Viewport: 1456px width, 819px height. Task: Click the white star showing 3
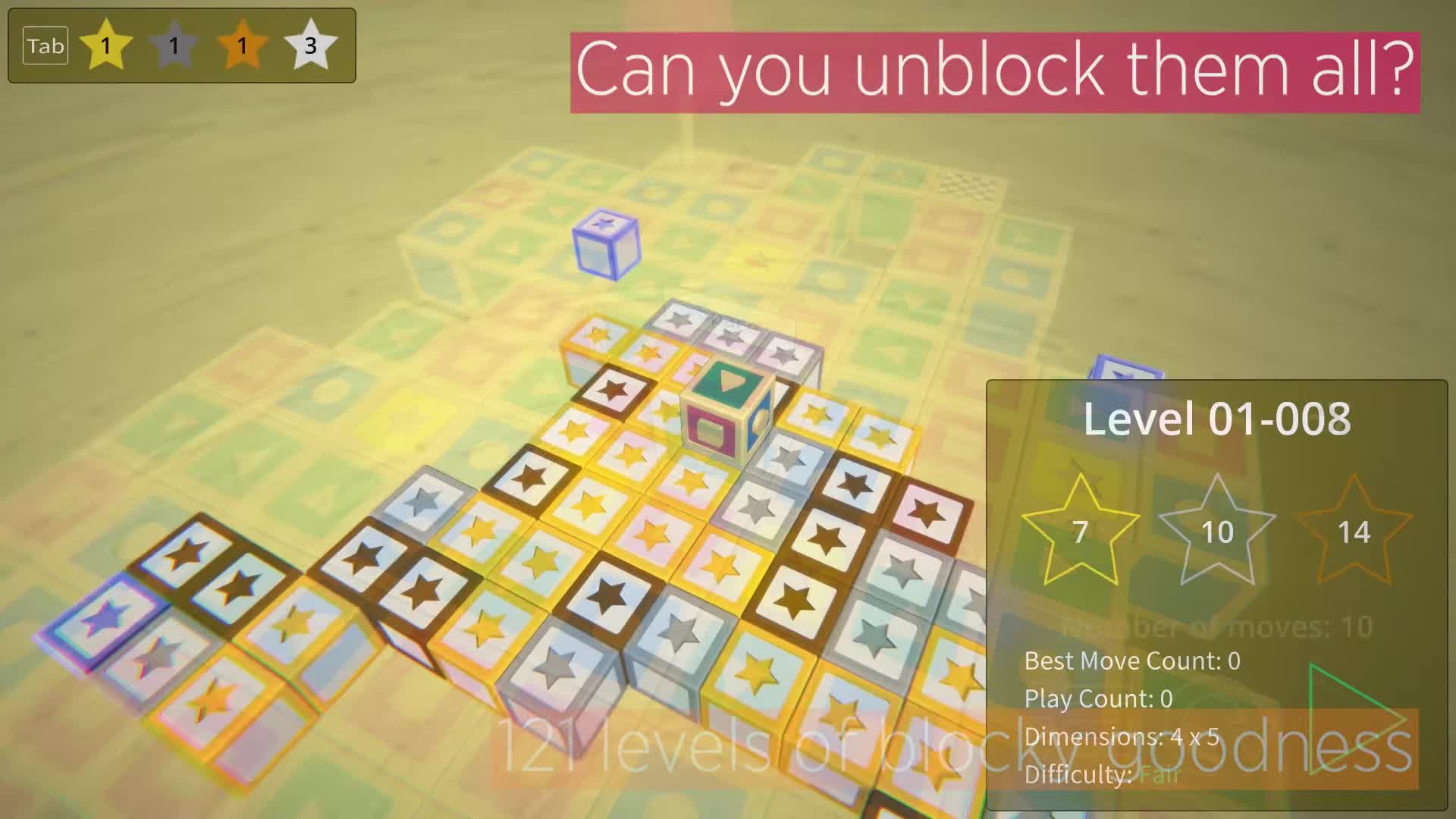[309, 45]
